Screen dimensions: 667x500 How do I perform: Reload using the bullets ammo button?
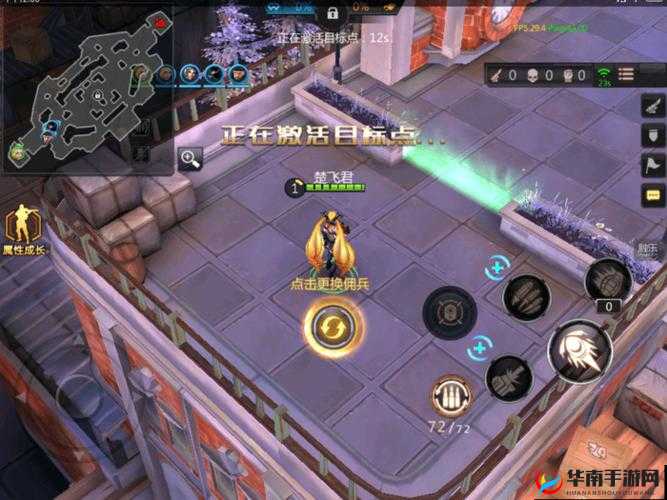pyautogui.click(x=451, y=396)
